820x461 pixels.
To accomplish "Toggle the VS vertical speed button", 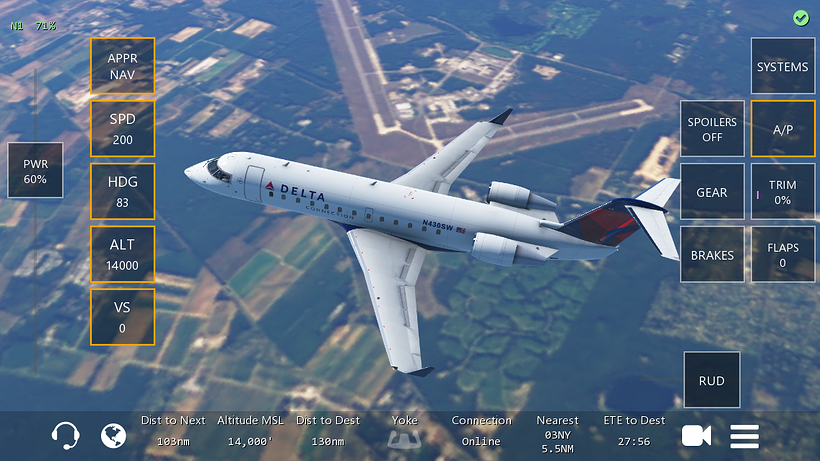I will (123, 317).
